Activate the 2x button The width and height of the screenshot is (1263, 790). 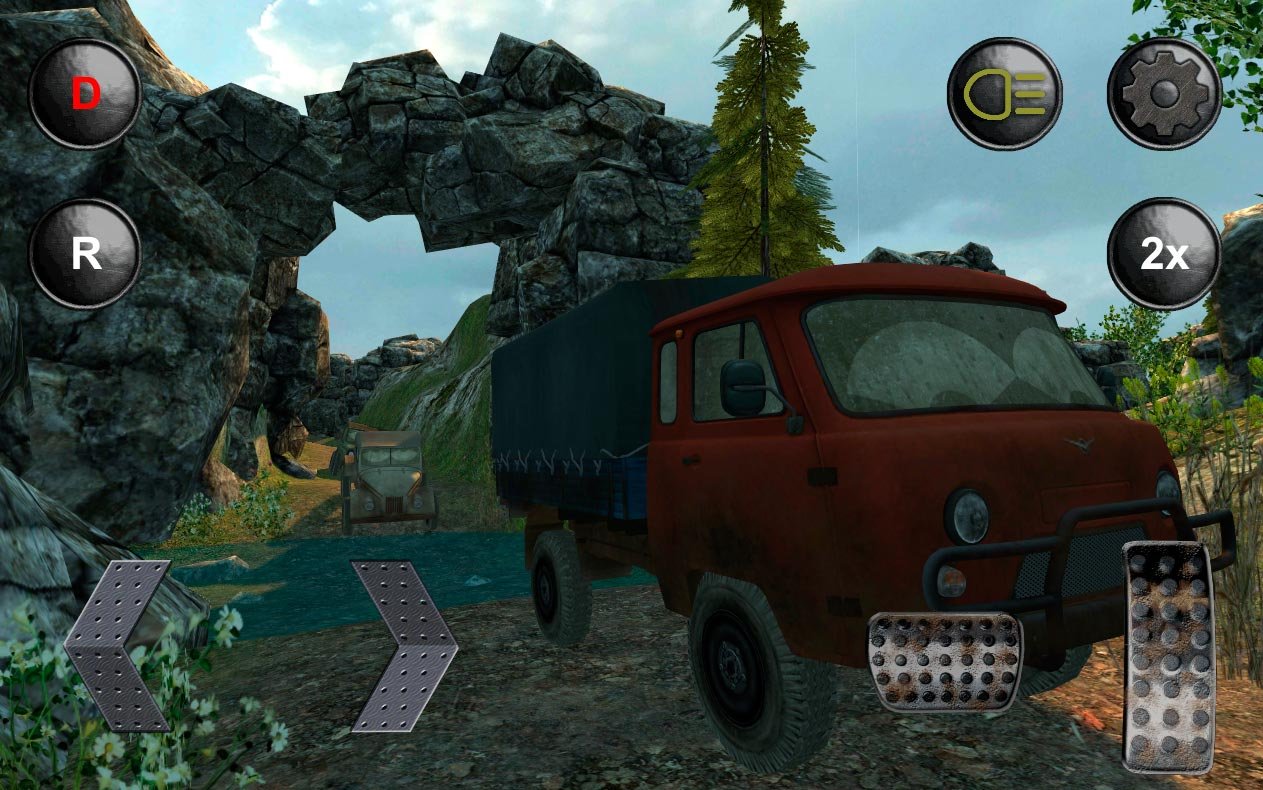click(1164, 255)
